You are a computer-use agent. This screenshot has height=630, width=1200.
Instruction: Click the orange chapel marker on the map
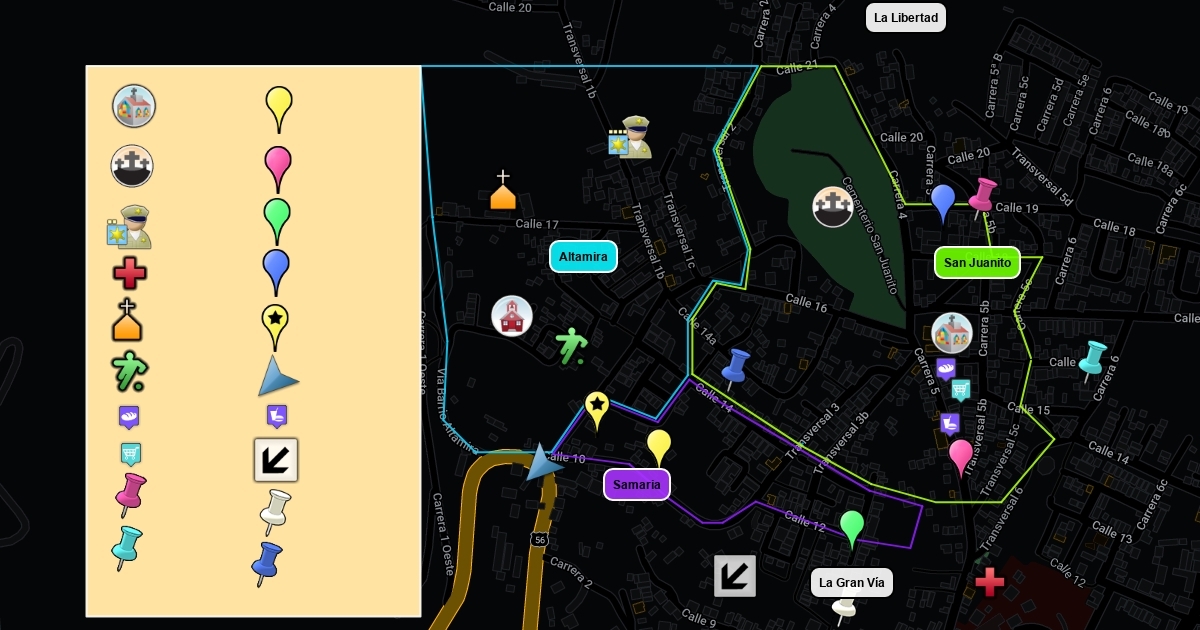point(503,191)
